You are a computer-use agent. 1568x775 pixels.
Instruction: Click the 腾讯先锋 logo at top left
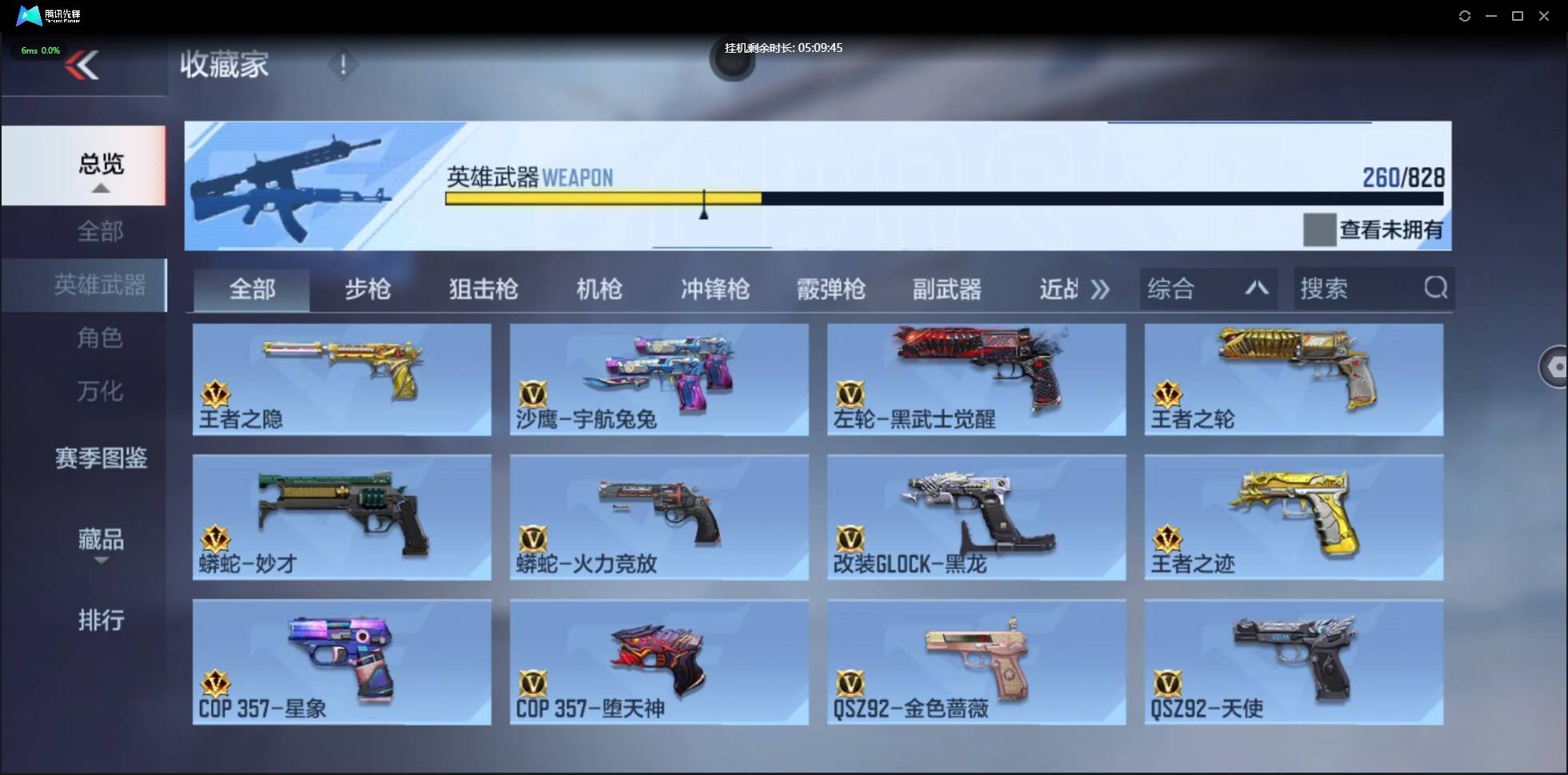point(44,15)
